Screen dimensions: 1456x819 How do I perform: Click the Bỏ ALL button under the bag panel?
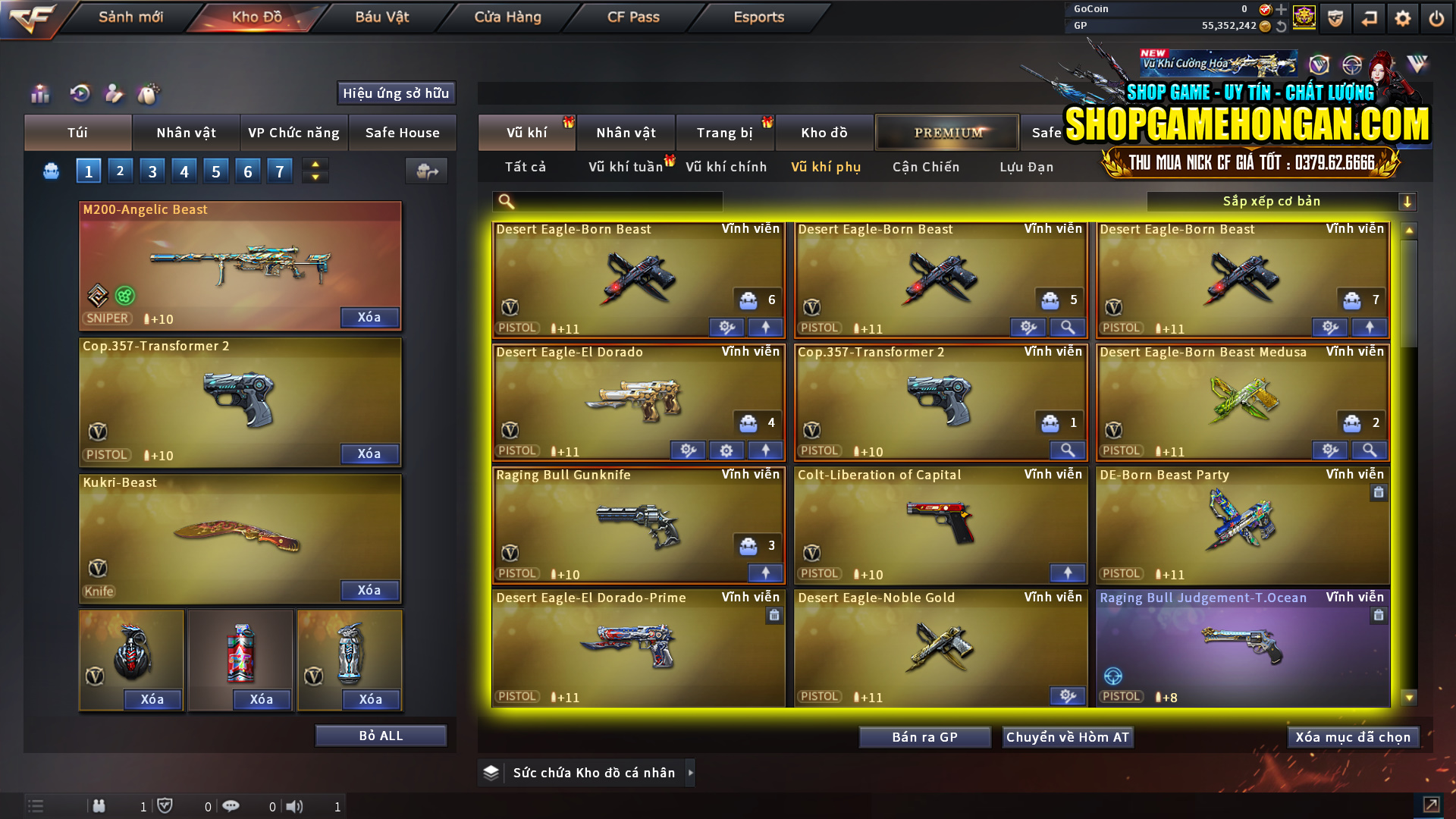381,735
